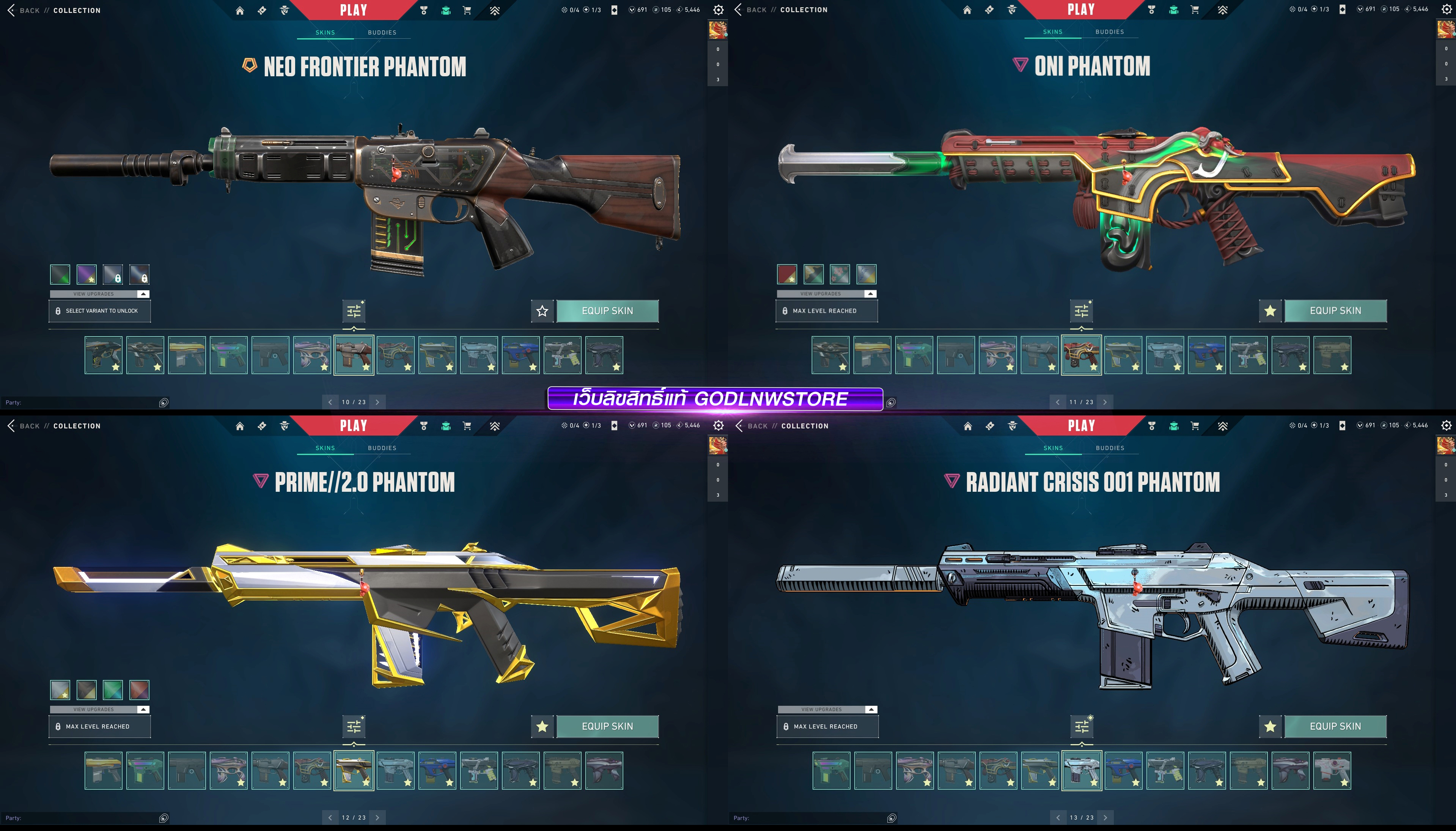This screenshot has width=1456, height=831.
Task: Open settings gear on the Radiant Crisis 001 screen
Action: (x=1446, y=425)
